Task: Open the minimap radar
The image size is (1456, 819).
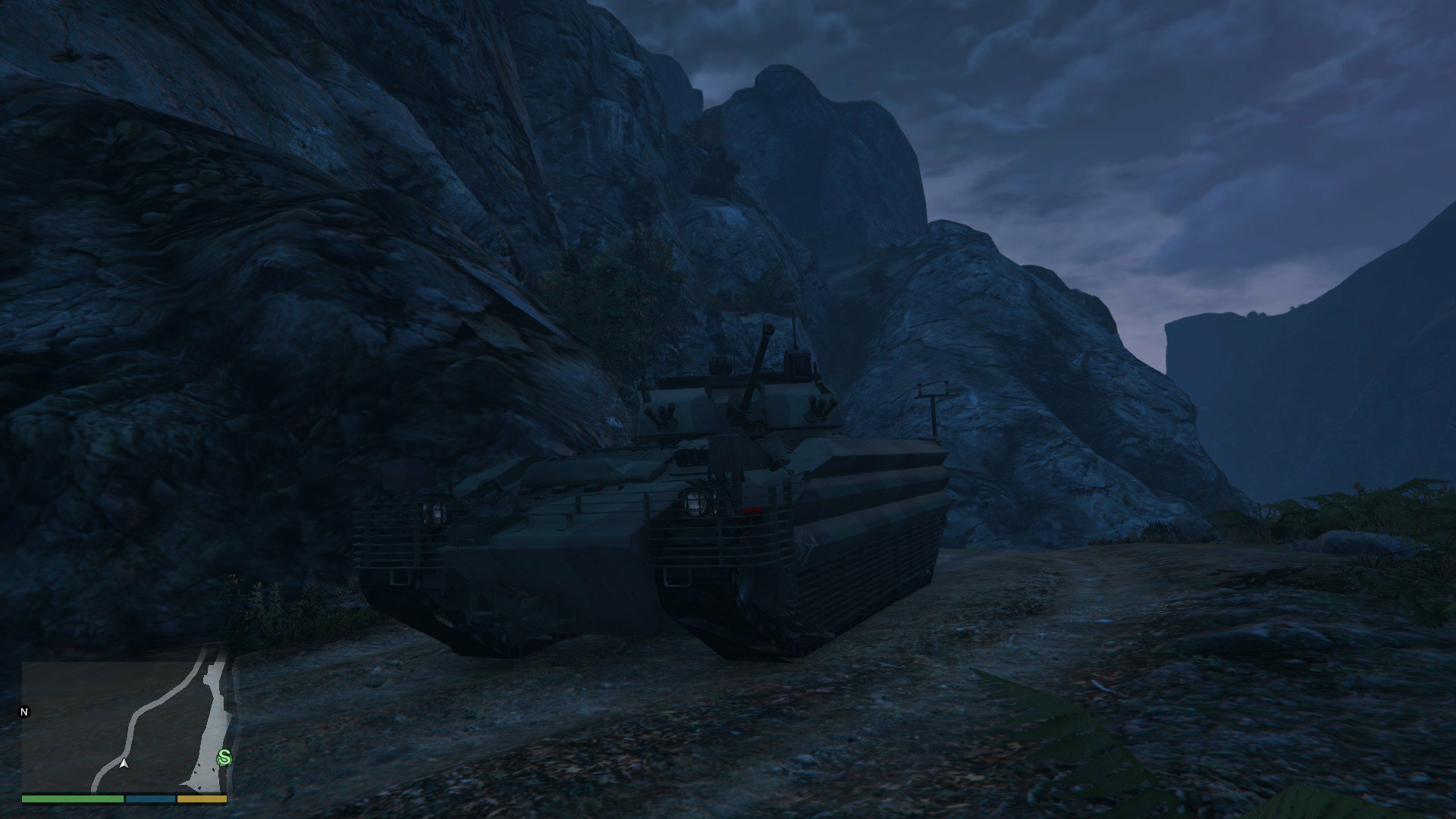Action: (125, 726)
